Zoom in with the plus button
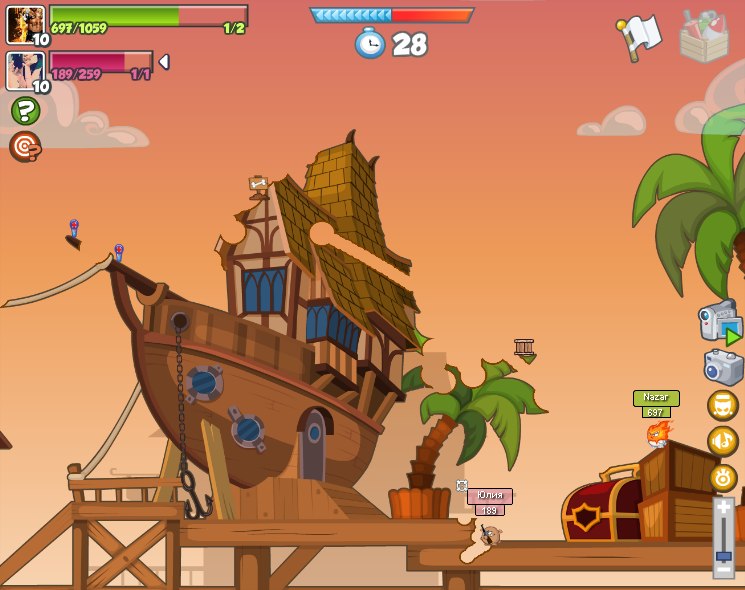The width and height of the screenshot is (745, 590). [x=723, y=509]
